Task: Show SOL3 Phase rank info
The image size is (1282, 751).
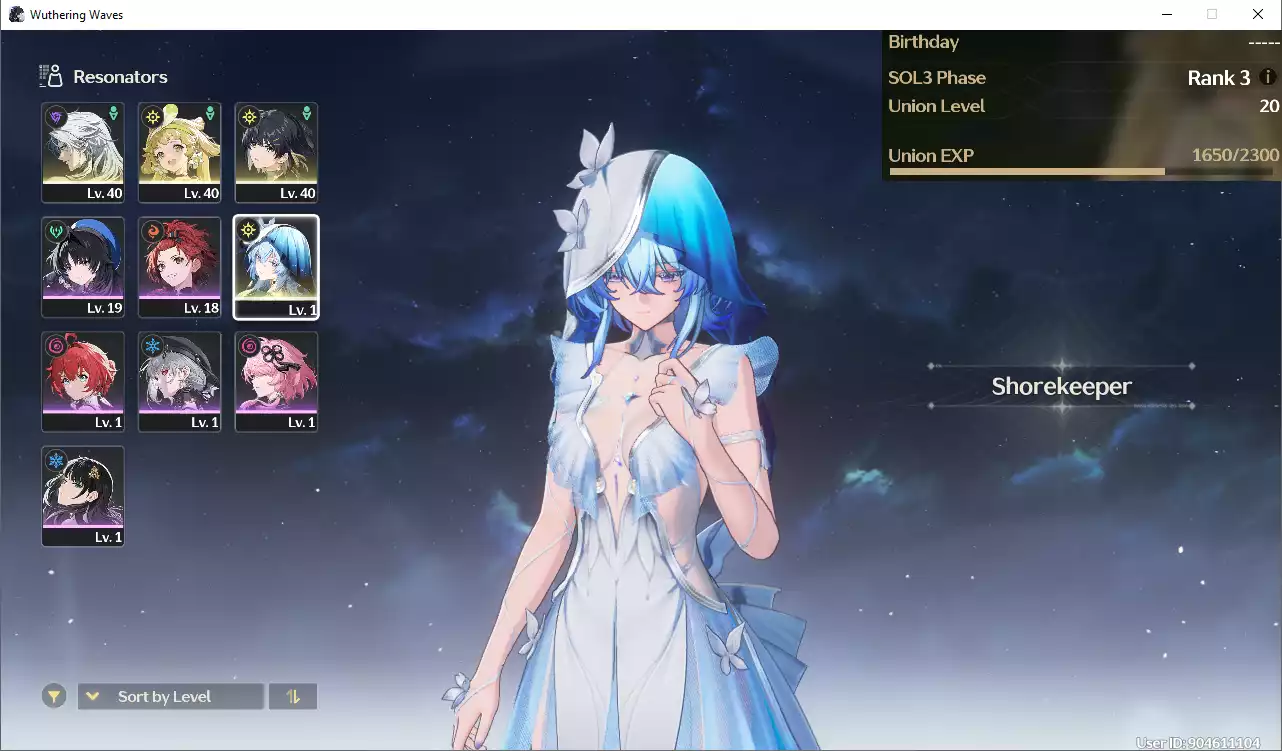Action: point(1268,77)
